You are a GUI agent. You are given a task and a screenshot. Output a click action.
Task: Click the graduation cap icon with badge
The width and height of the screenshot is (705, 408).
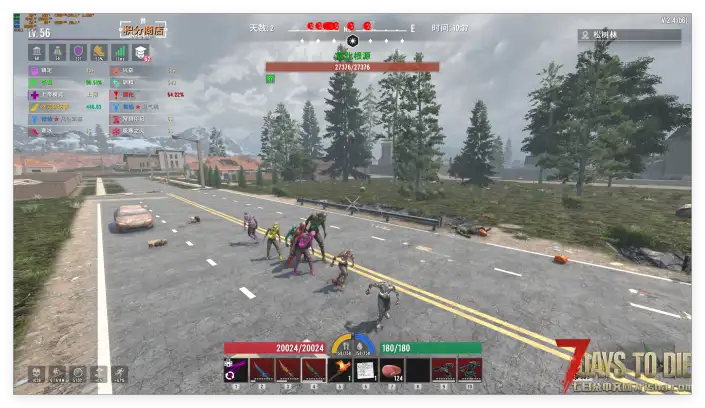point(142,52)
